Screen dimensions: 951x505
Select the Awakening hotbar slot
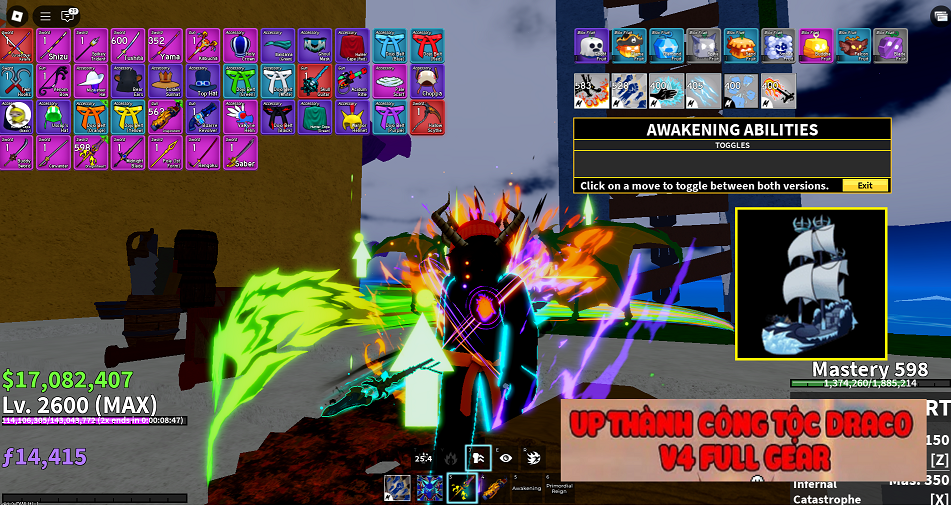click(526, 487)
